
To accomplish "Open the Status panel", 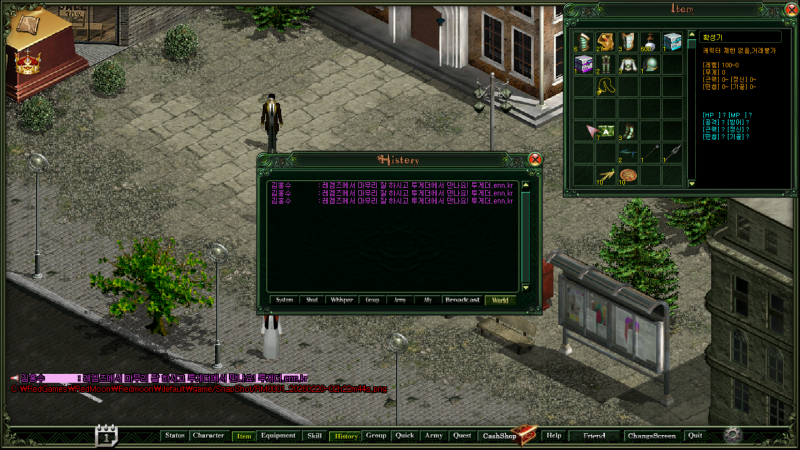I will pos(175,436).
